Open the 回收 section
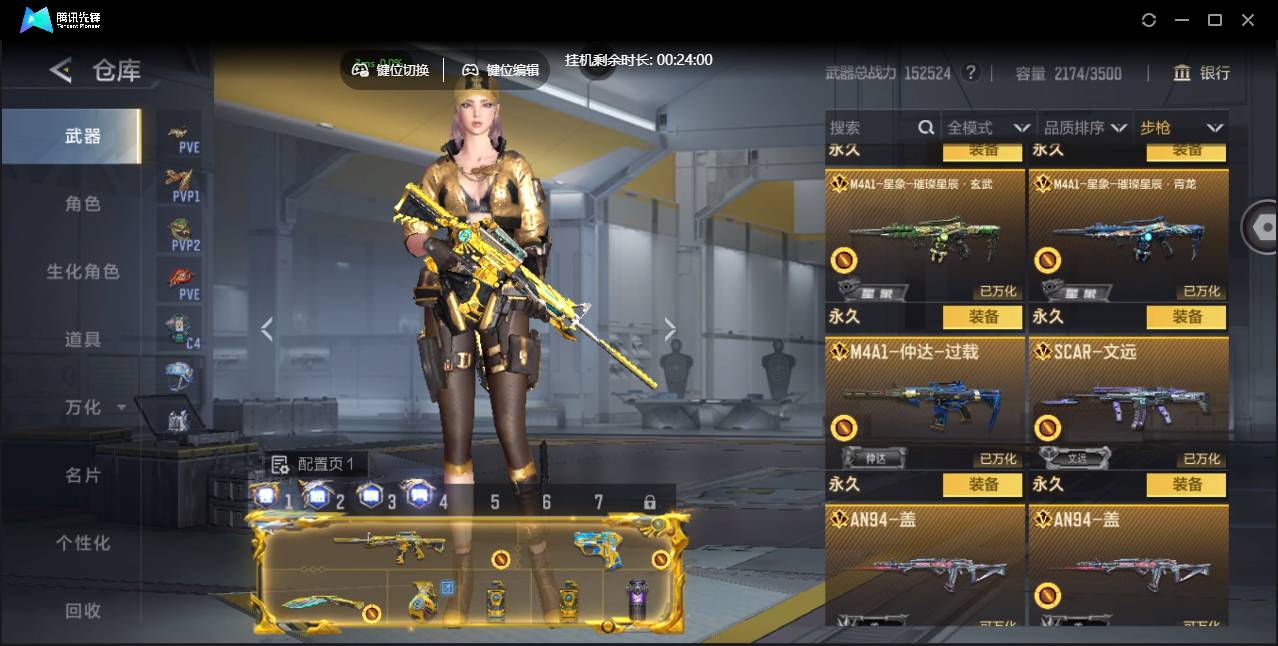This screenshot has width=1278, height=646. (x=83, y=610)
